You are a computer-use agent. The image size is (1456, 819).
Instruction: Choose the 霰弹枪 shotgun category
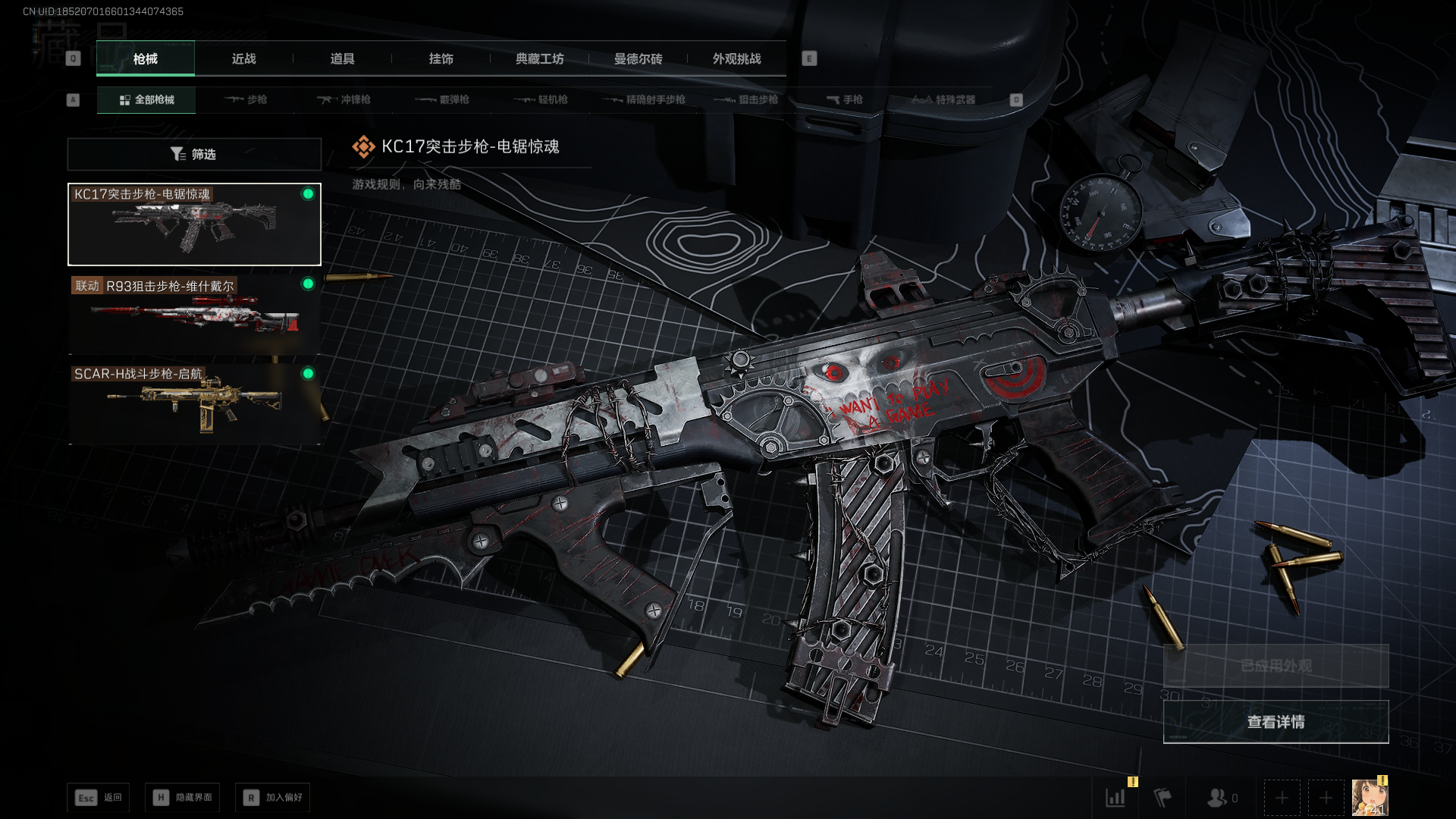pos(443,100)
